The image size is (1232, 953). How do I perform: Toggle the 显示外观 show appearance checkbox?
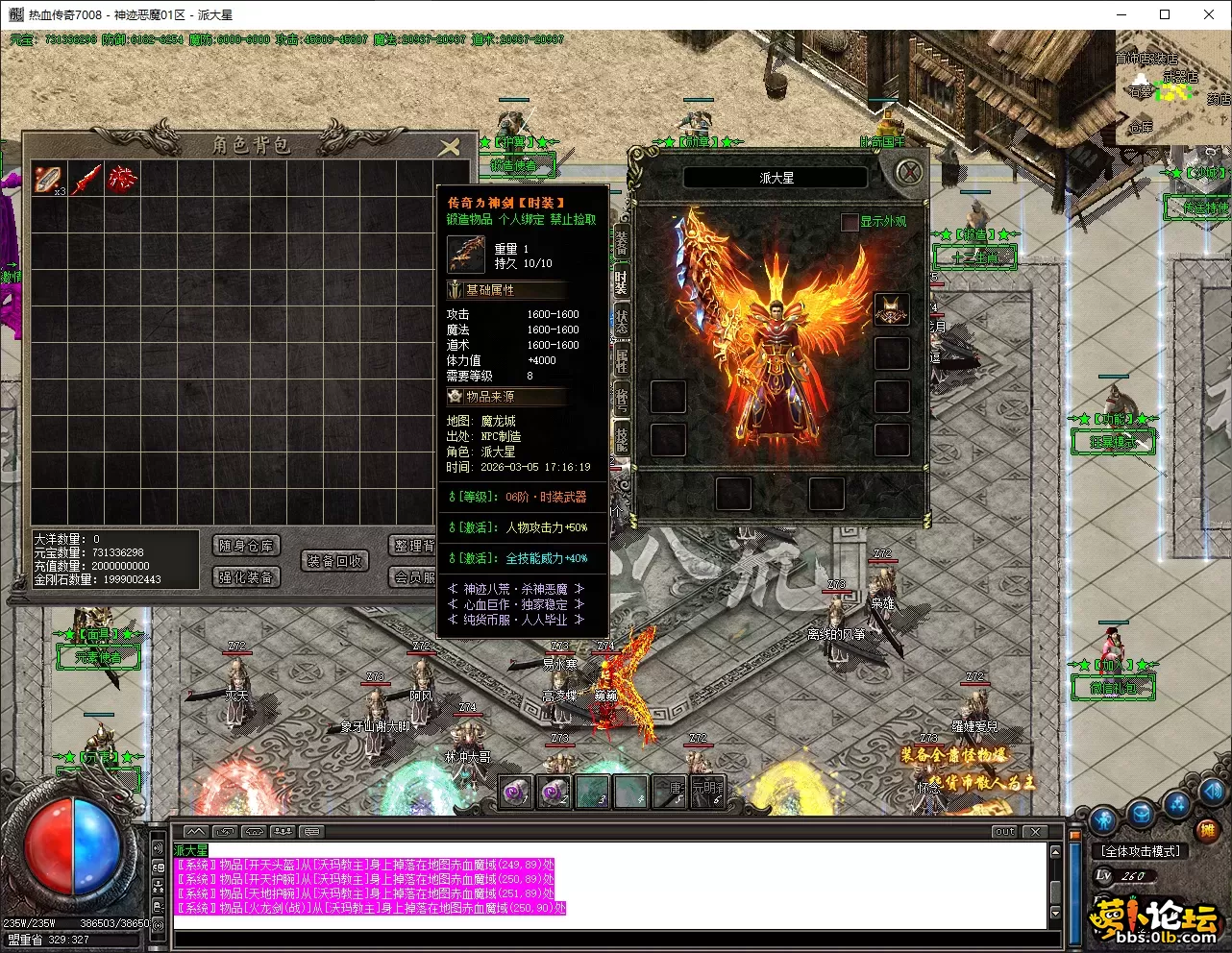pos(850,222)
